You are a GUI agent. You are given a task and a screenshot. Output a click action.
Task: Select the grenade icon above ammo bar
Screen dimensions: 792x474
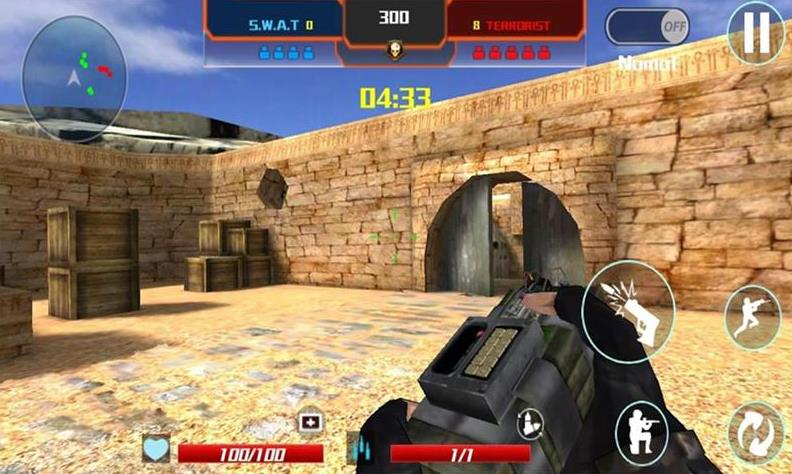pyautogui.click(x=529, y=423)
